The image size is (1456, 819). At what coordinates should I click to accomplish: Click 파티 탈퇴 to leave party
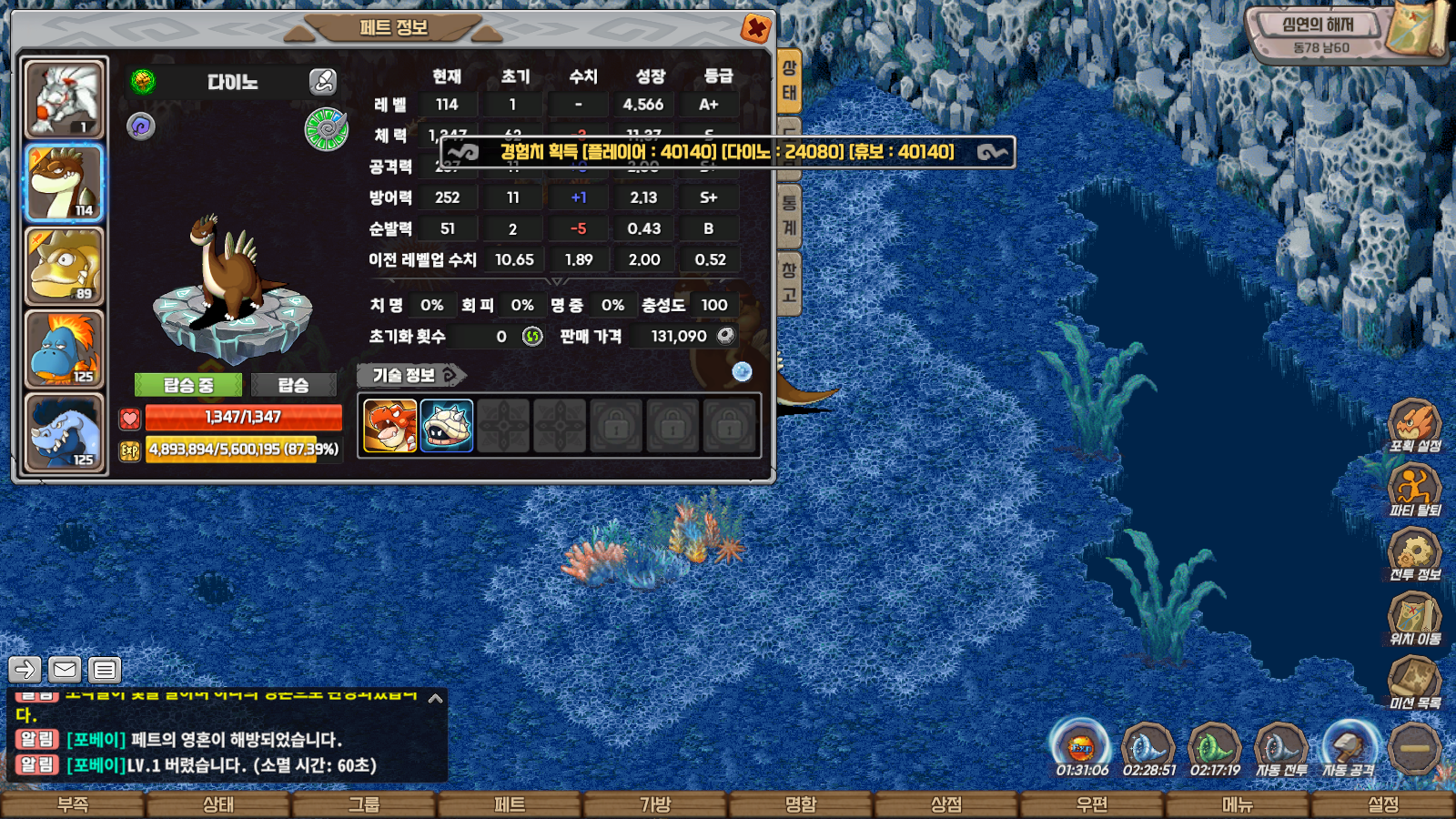click(1415, 490)
